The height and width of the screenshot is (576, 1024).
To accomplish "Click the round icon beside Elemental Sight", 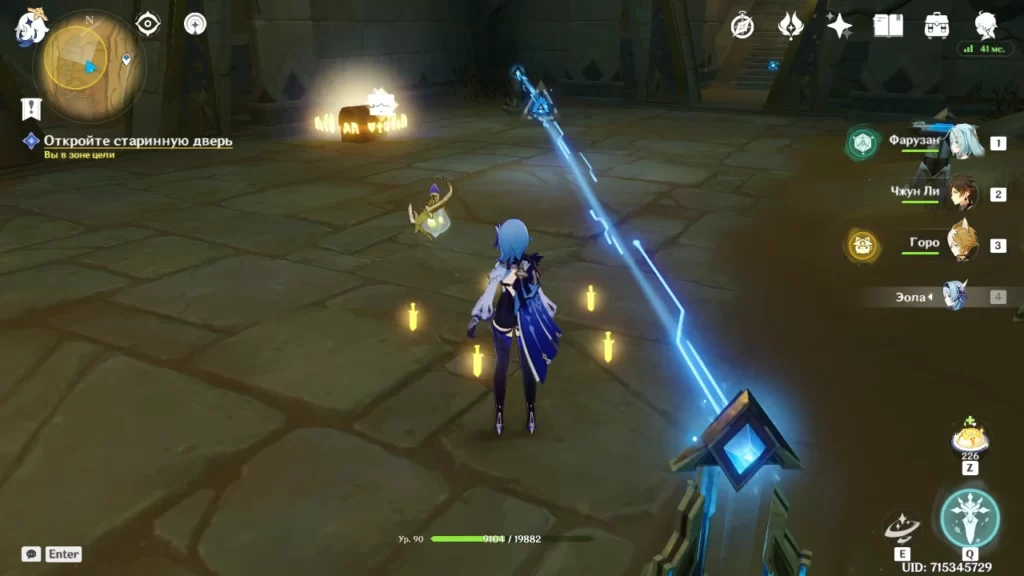I will [x=195, y=23].
